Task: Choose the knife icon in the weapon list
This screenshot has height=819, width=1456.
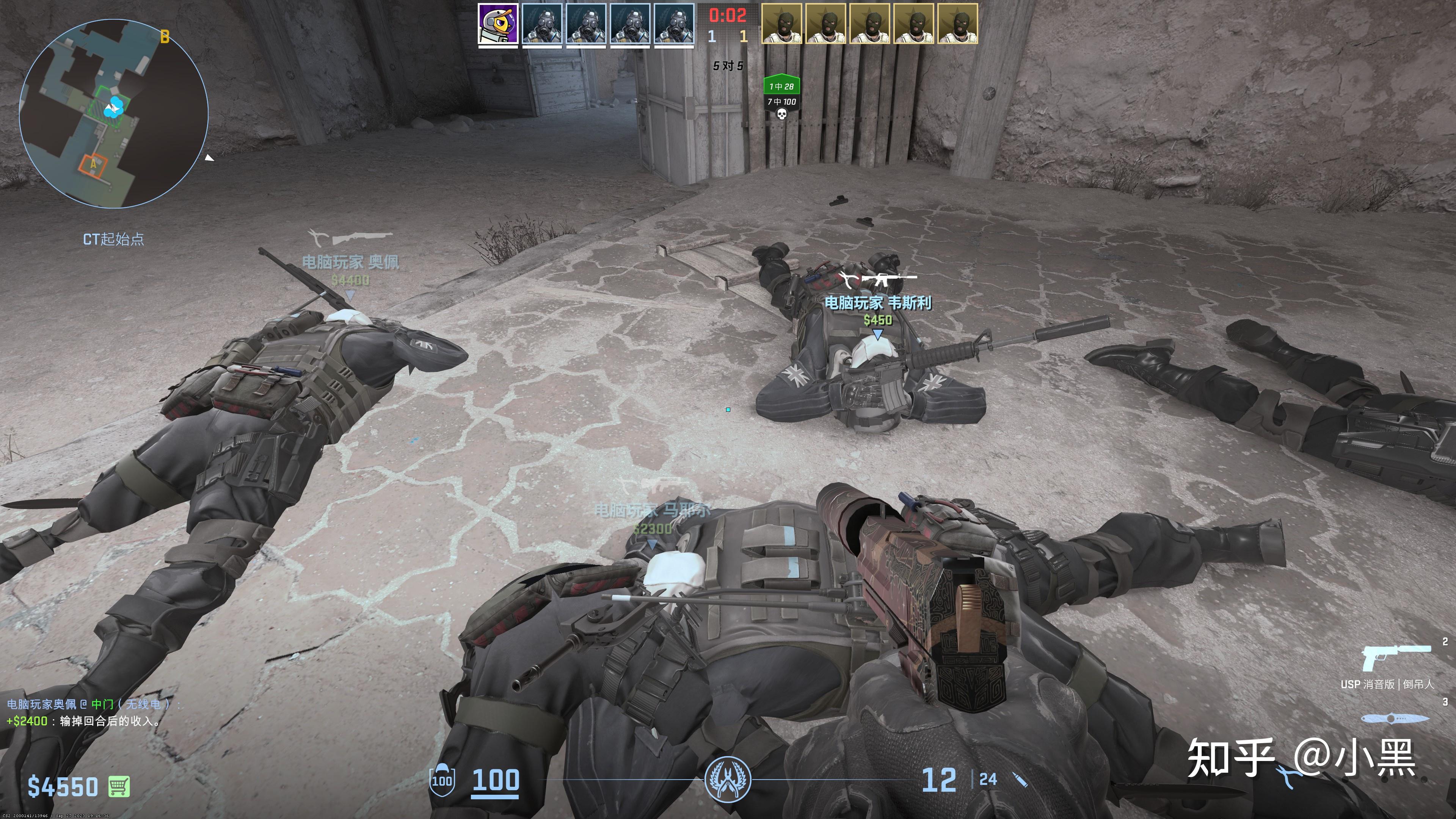Action: pos(1395,719)
